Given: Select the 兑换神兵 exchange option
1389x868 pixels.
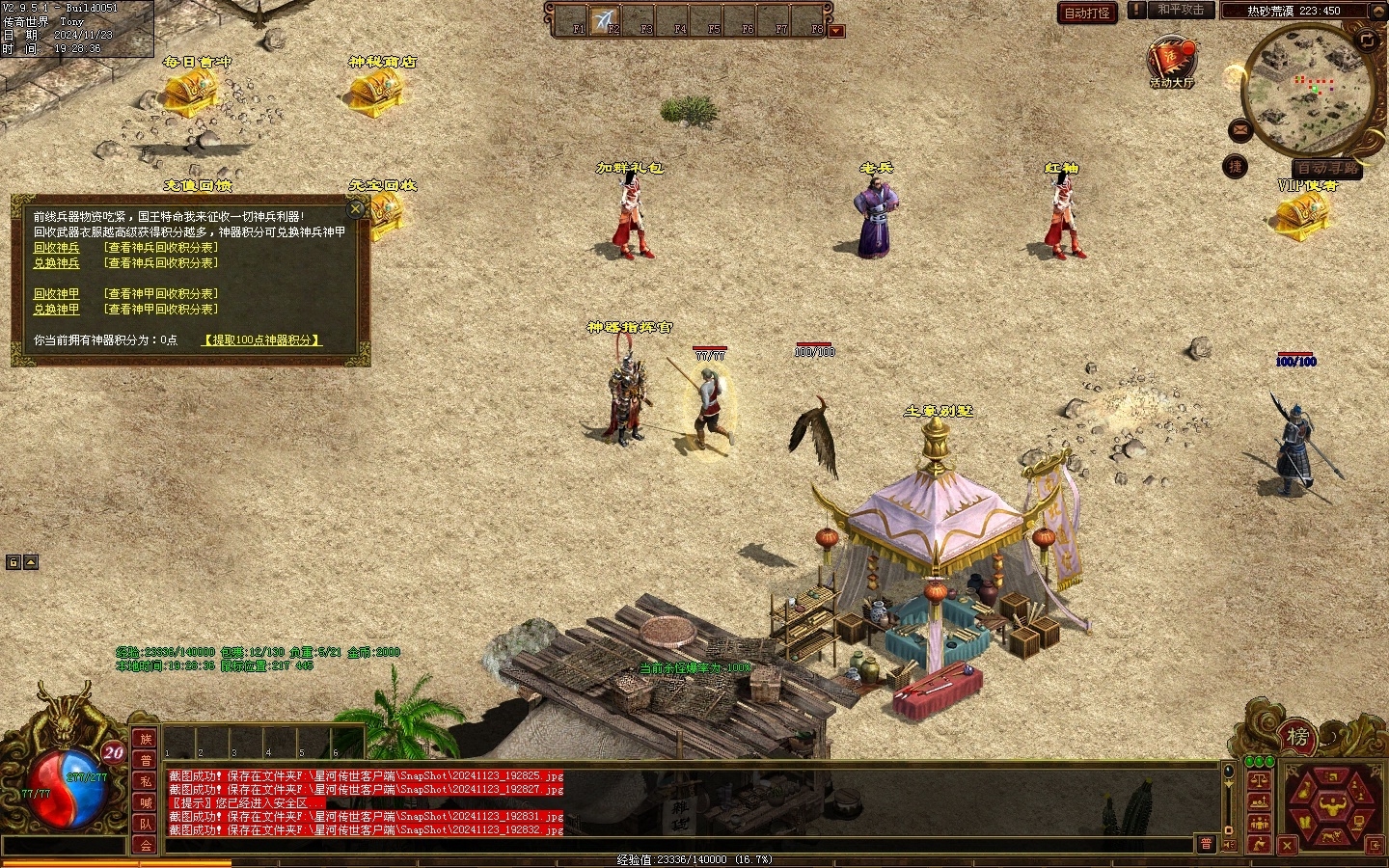Looking at the screenshot, I should tap(57, 263).
